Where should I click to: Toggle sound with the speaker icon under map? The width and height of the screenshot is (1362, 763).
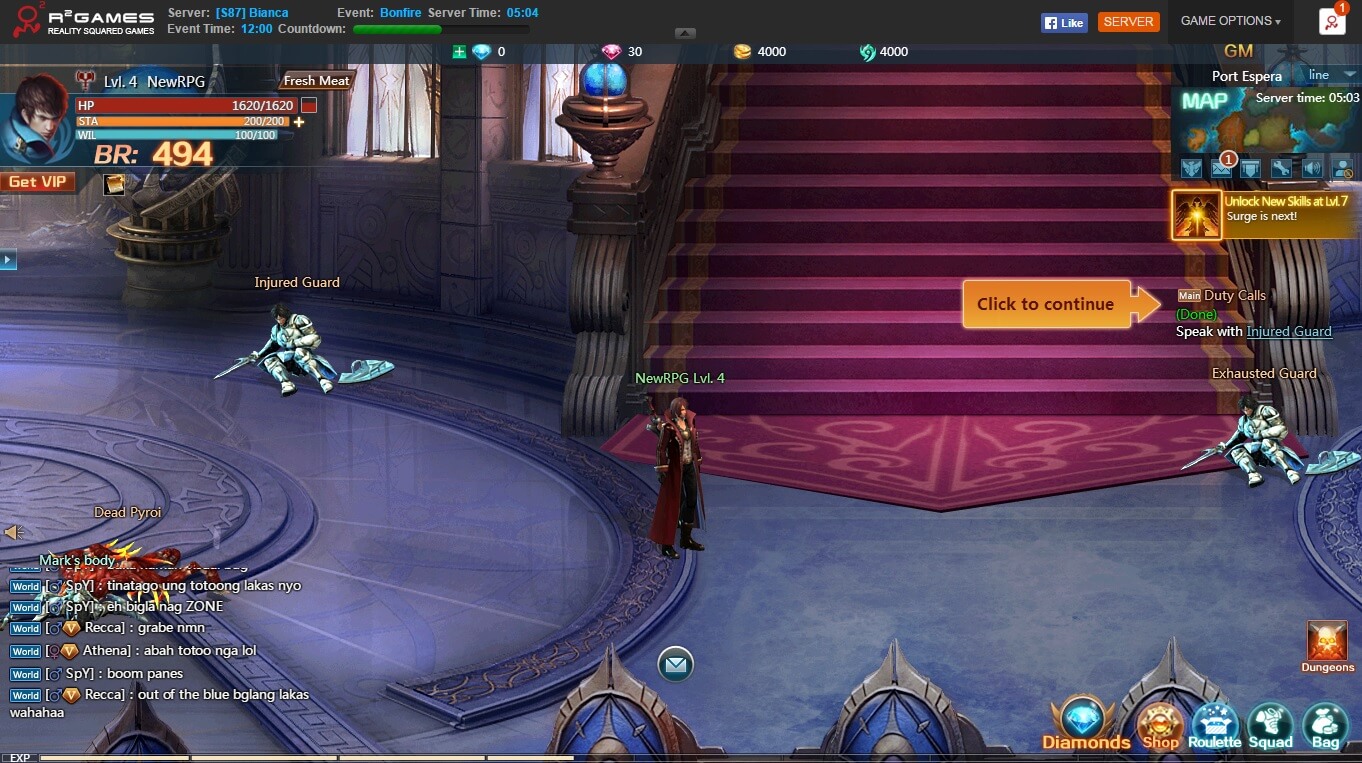(1312, 168)
